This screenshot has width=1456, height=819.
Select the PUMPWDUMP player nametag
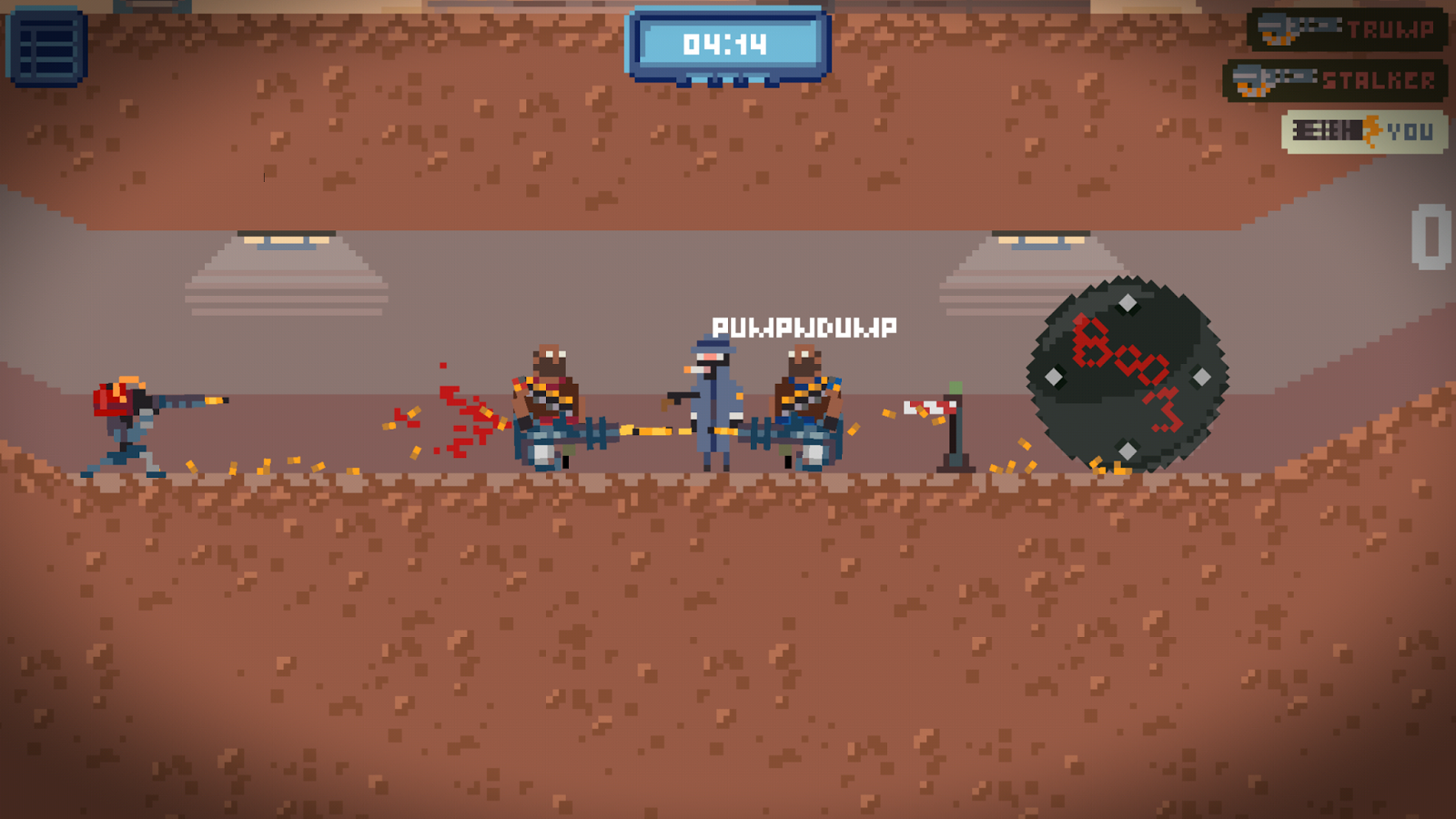pos(804,326)
